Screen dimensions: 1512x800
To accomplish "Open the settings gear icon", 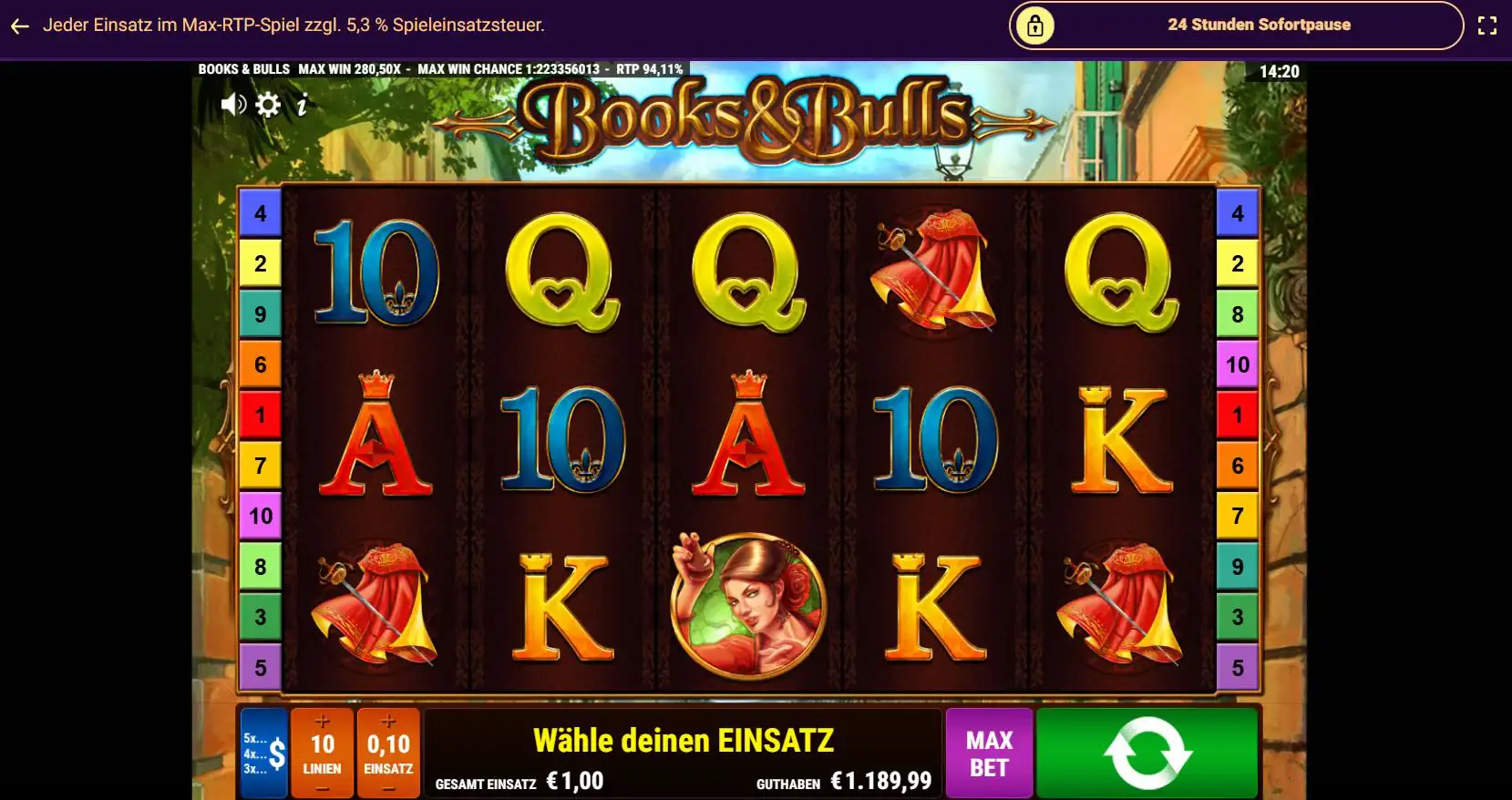I will click(267, 104).
